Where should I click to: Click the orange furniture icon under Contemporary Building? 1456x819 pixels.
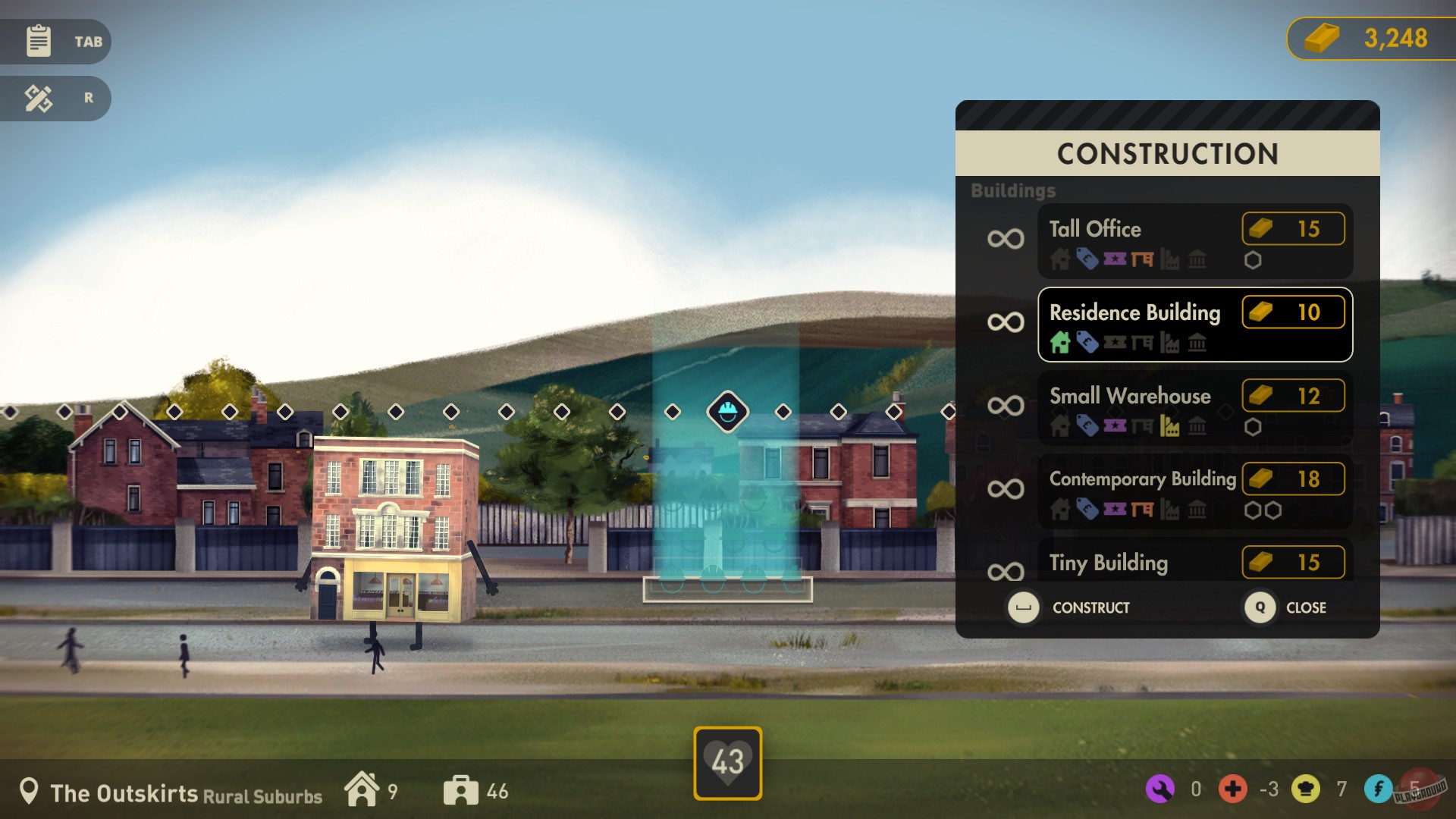1142,510
